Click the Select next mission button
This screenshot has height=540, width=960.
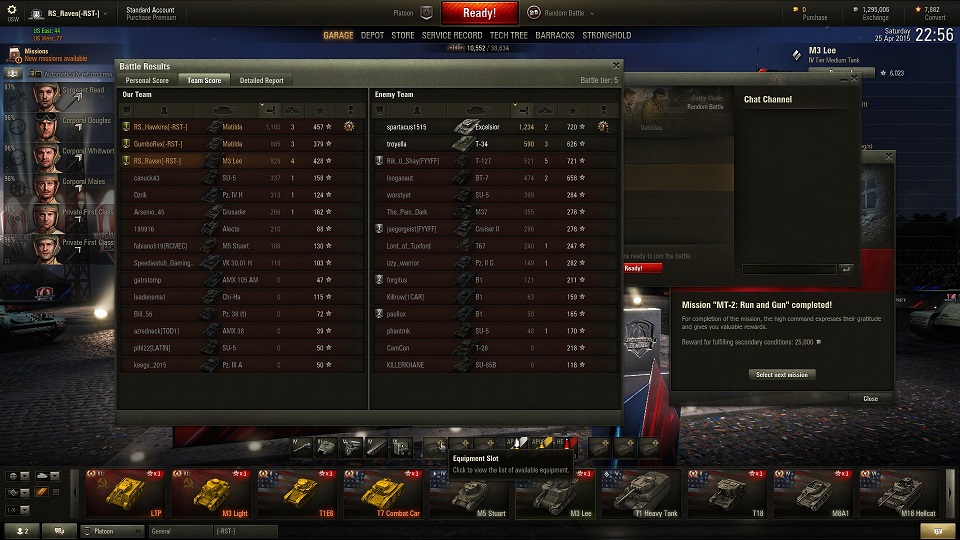[783, 374]
